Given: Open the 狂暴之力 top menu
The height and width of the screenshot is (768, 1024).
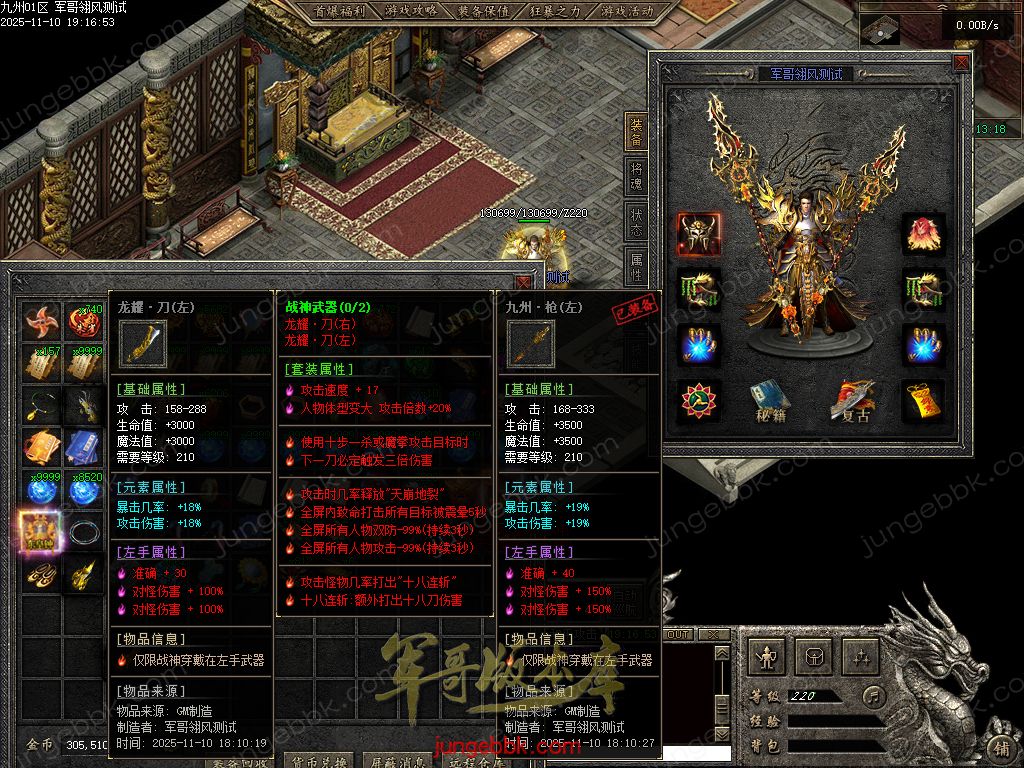Looking at the screenshot, I should point(555,11).
